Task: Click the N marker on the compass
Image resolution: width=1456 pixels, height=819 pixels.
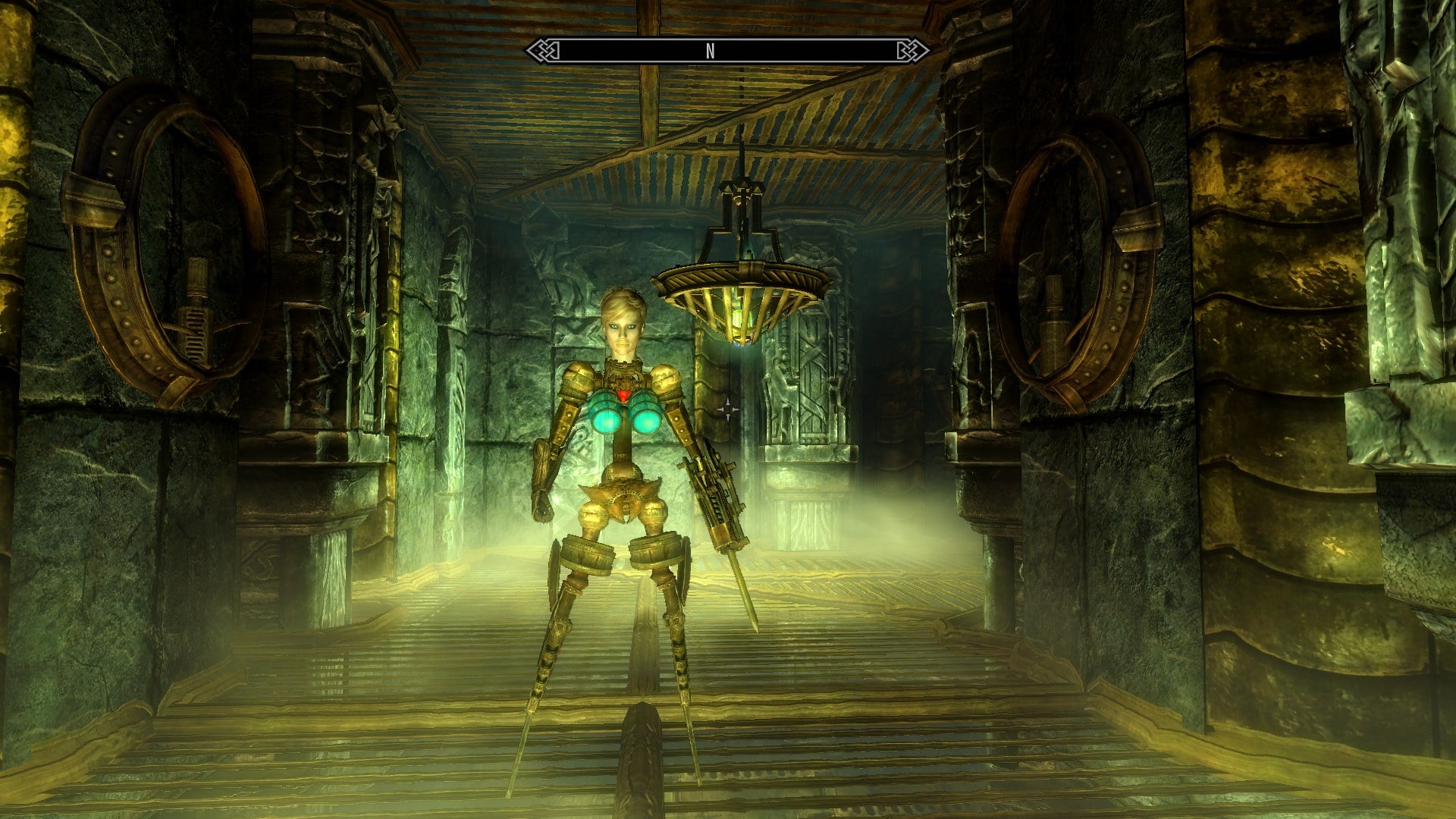Action: tap(709, 49)
